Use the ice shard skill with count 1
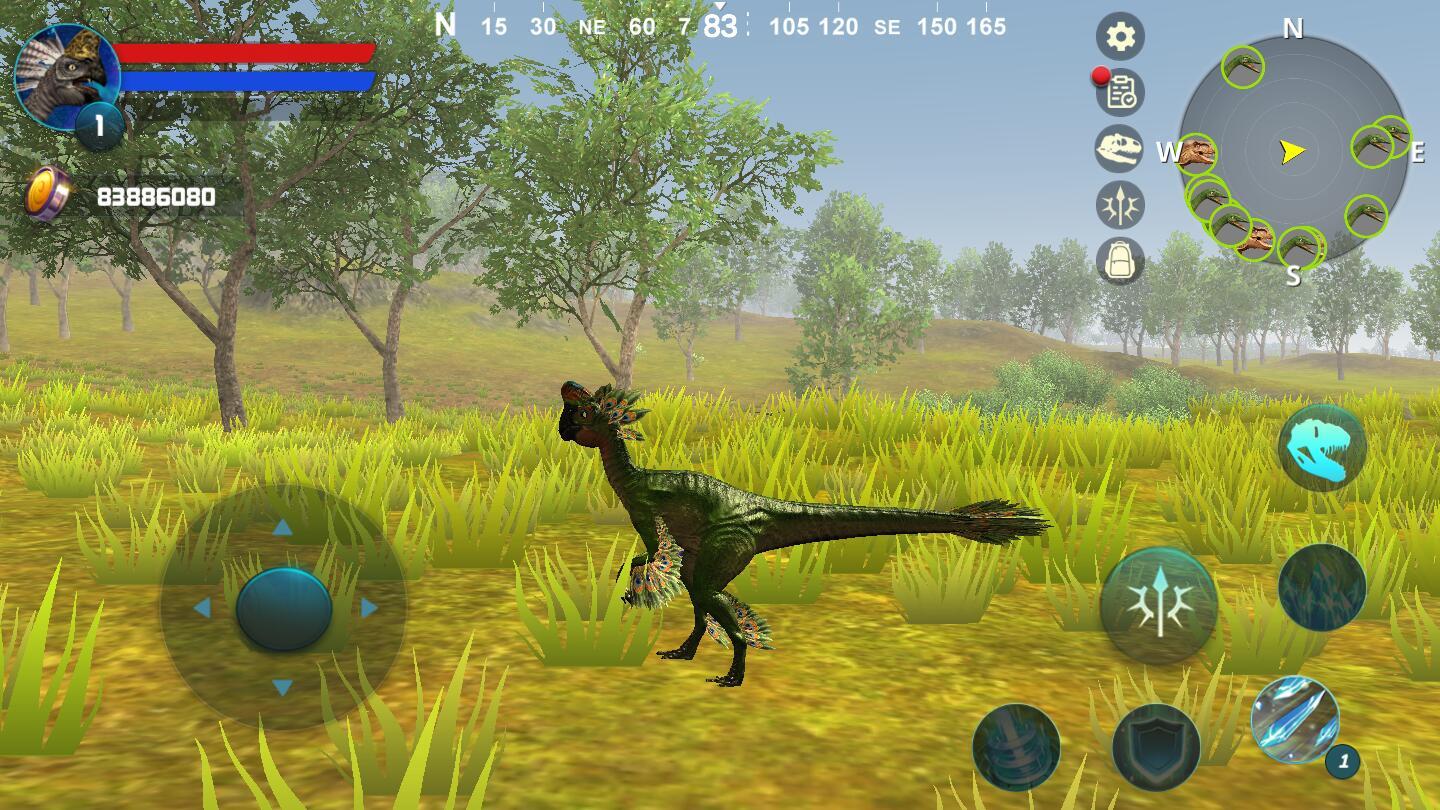1440x810 pixels. tap(1295, 721)
